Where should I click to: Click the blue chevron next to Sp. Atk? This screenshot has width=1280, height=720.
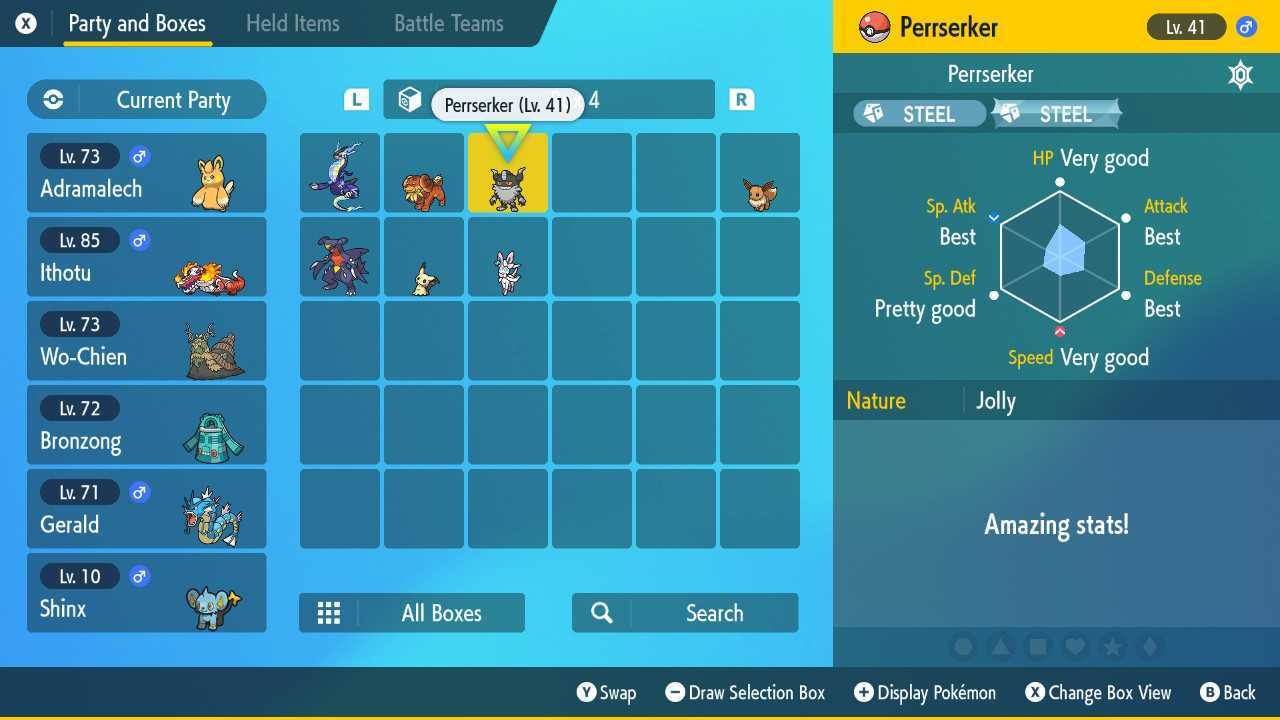[x=994, y=215]
